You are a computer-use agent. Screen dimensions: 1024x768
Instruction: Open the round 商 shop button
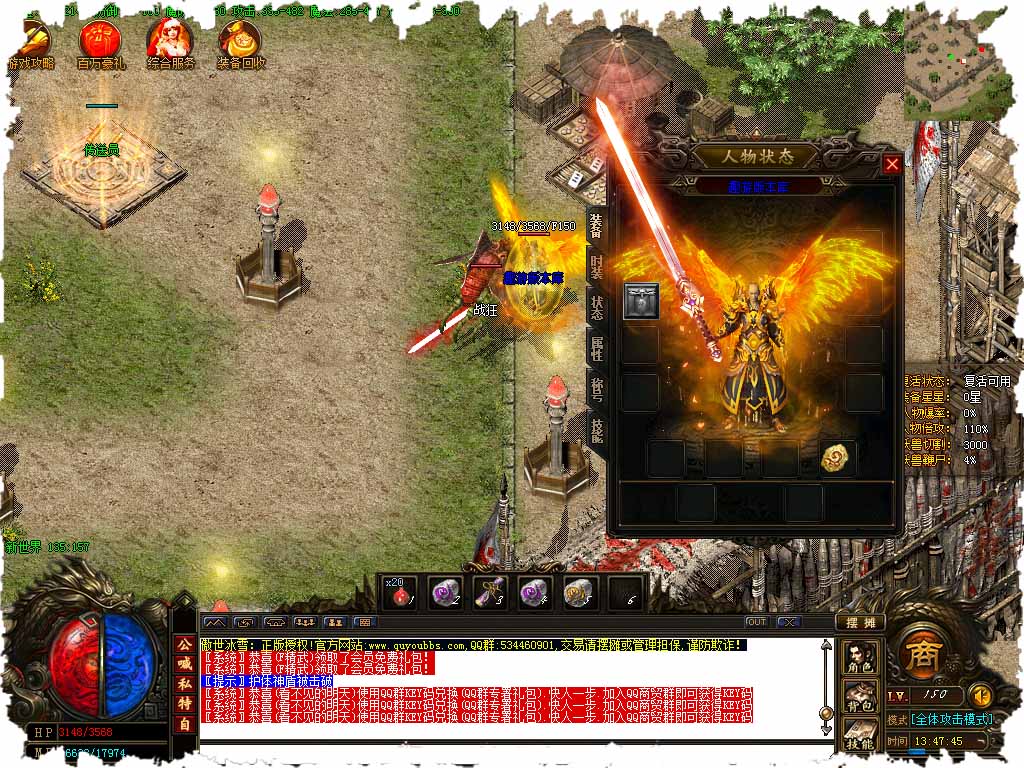click(919, 654)
